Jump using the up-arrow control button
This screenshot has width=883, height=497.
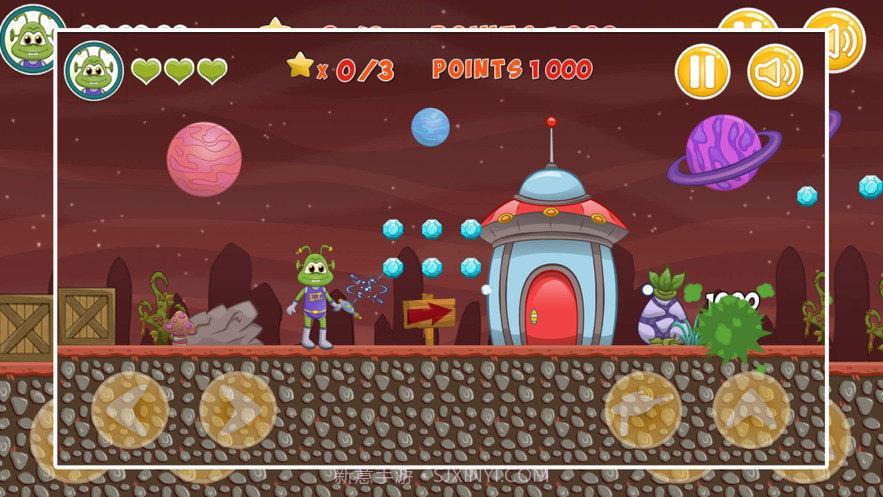[751, 410]
